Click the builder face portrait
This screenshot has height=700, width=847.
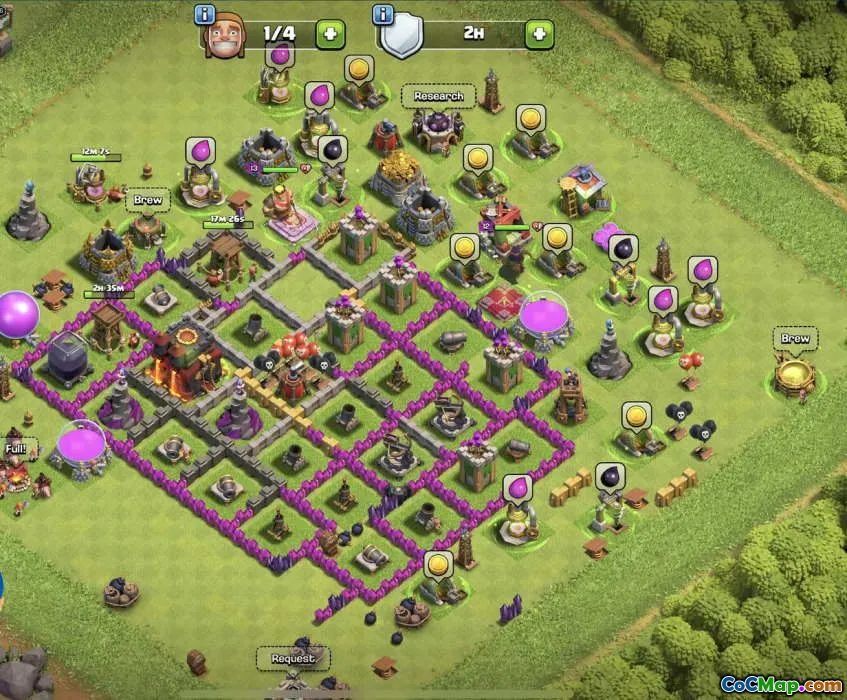[225, 37]
